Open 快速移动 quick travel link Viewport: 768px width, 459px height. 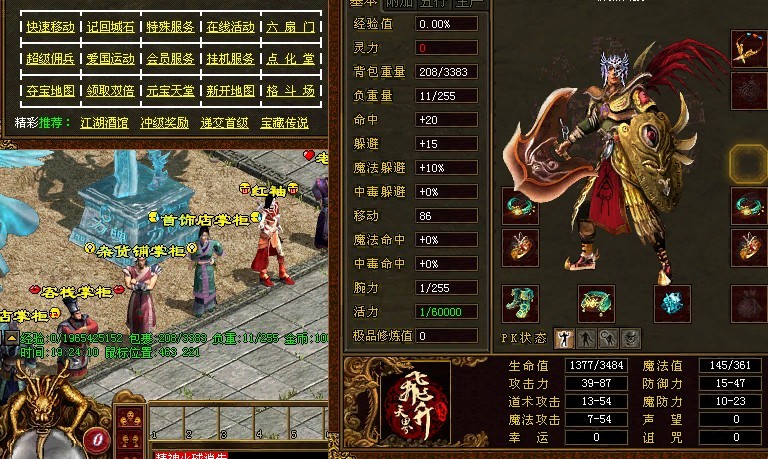pos(50,27)
